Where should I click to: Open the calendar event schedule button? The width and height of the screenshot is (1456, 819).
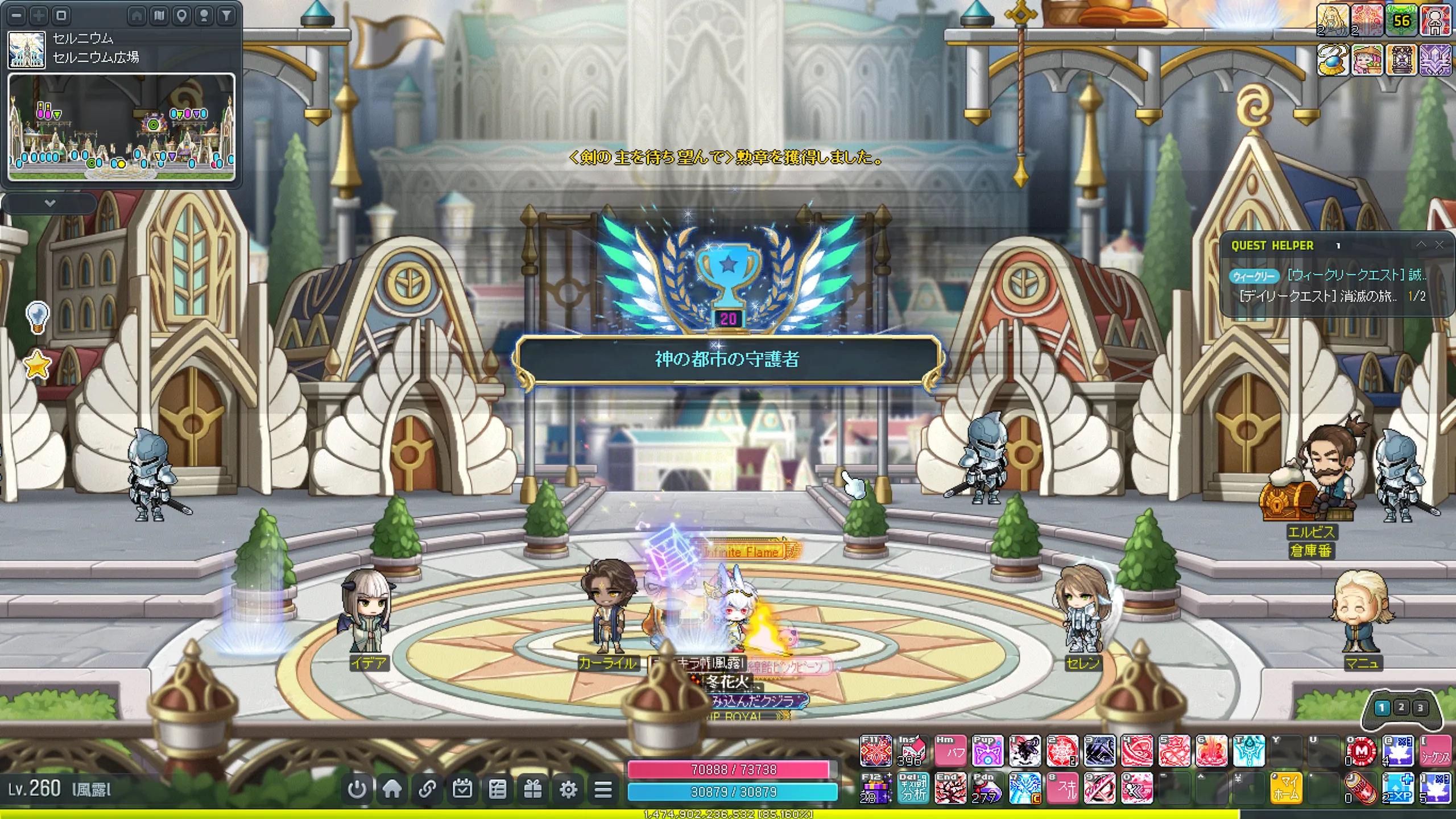pos(462,789)
